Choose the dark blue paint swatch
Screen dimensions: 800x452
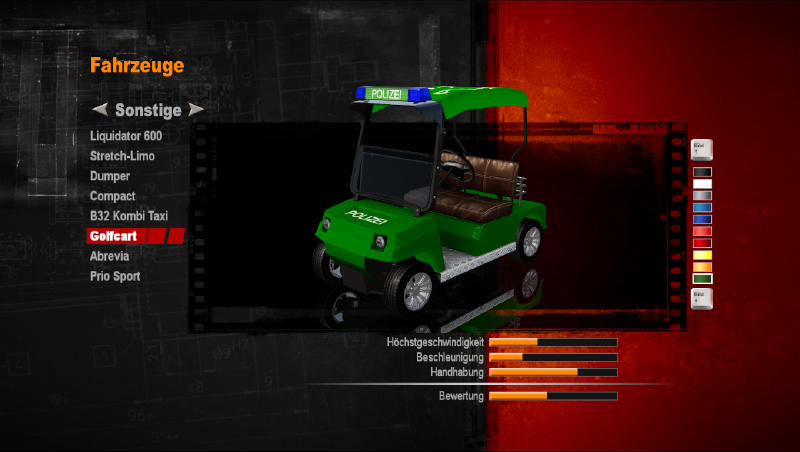pos(702,220)
